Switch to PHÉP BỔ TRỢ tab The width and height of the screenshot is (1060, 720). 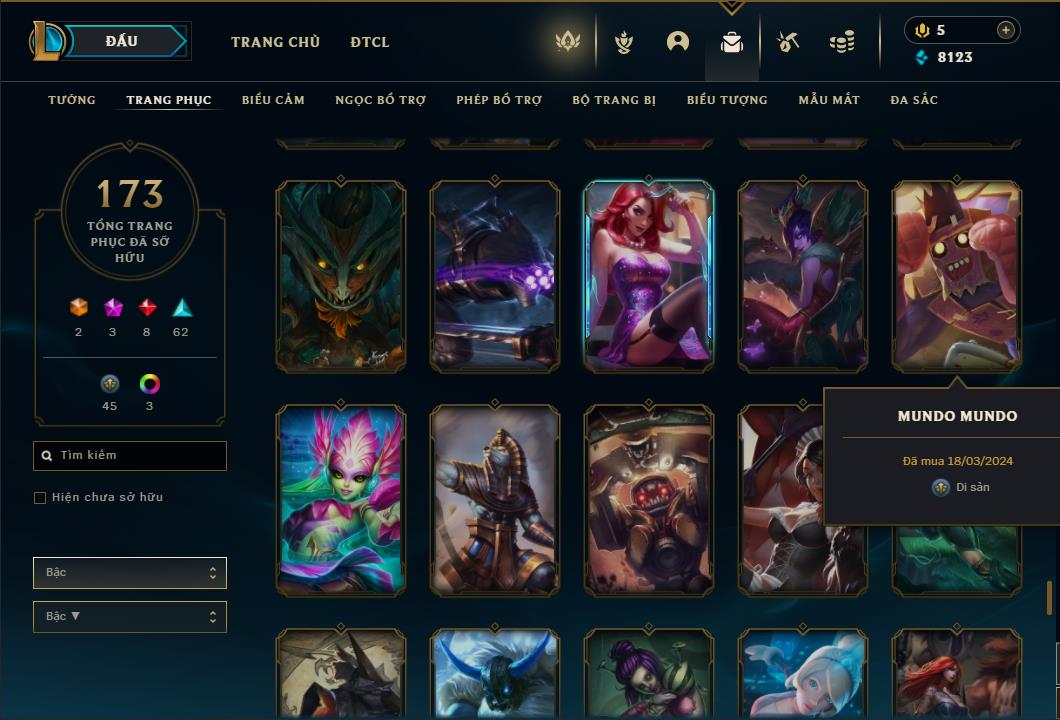coord(499,100)
